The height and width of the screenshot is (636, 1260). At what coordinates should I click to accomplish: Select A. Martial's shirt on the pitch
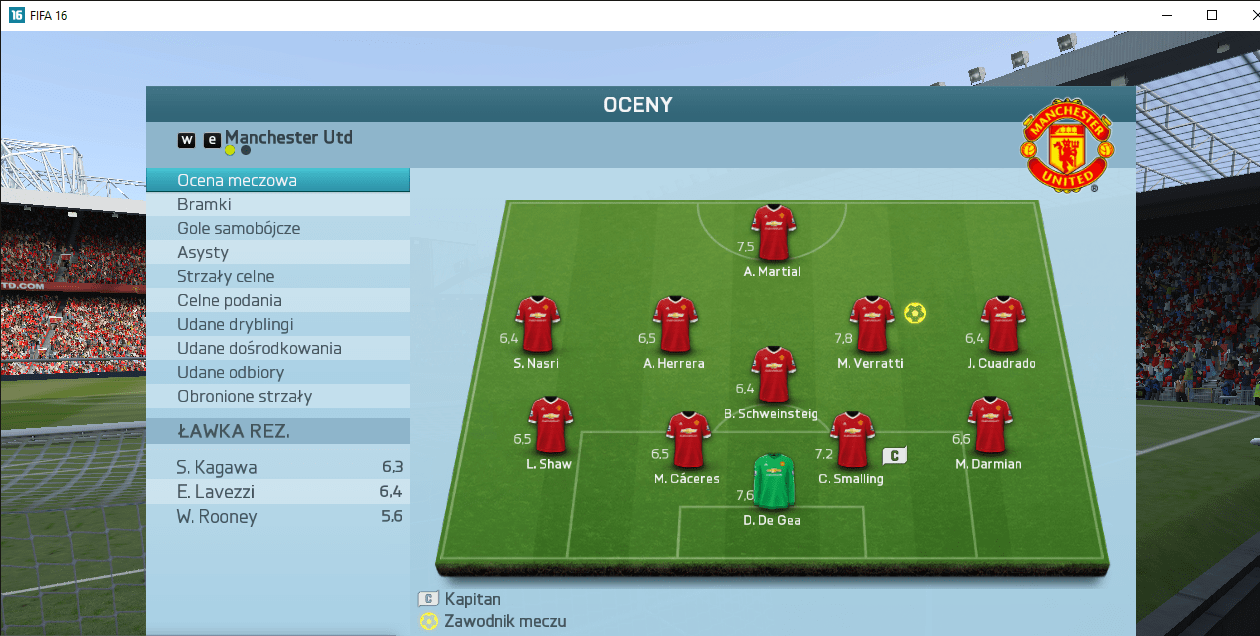tap(773, 233)
